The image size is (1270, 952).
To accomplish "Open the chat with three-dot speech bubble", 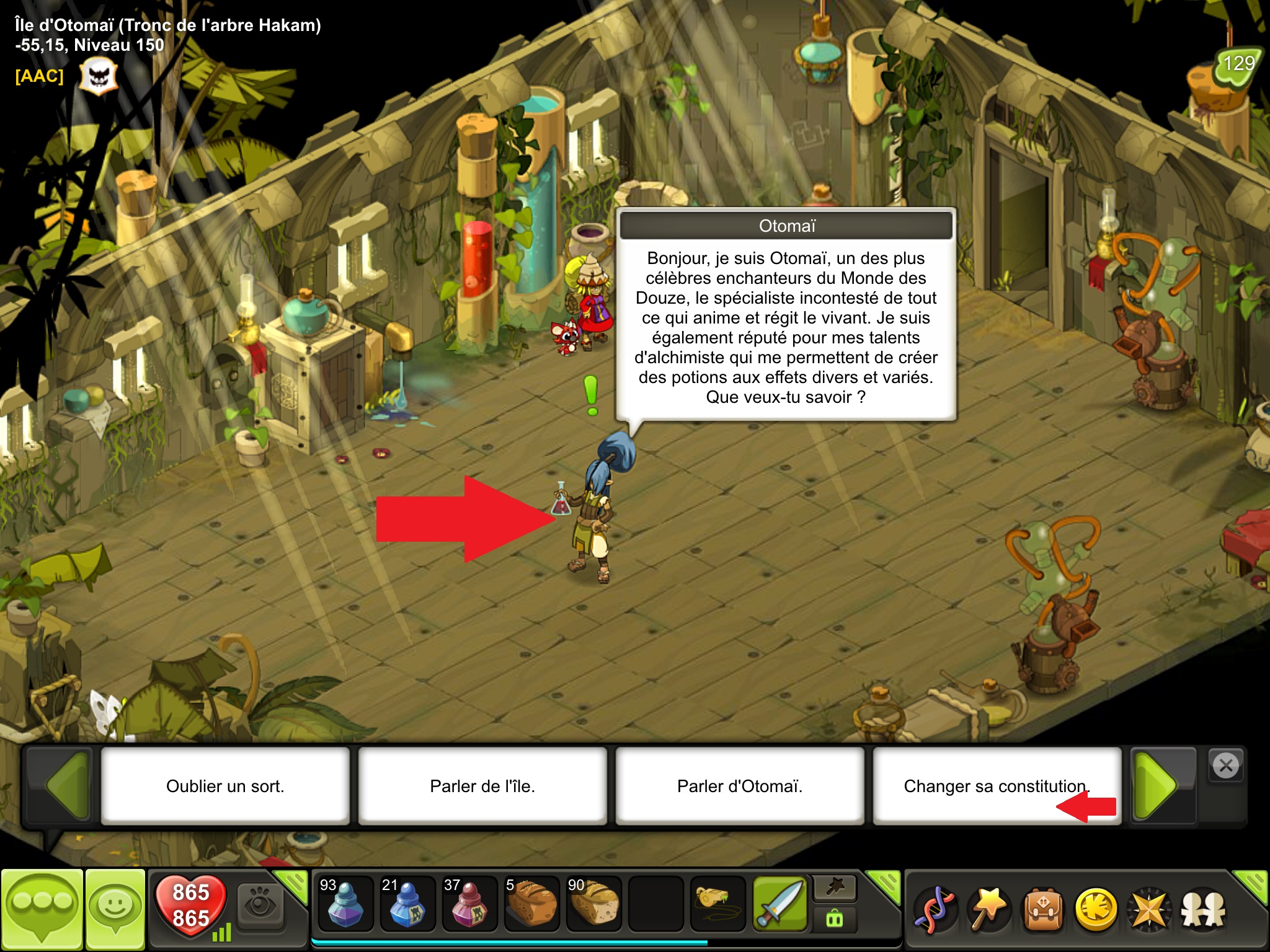I will tap(42, 909).
